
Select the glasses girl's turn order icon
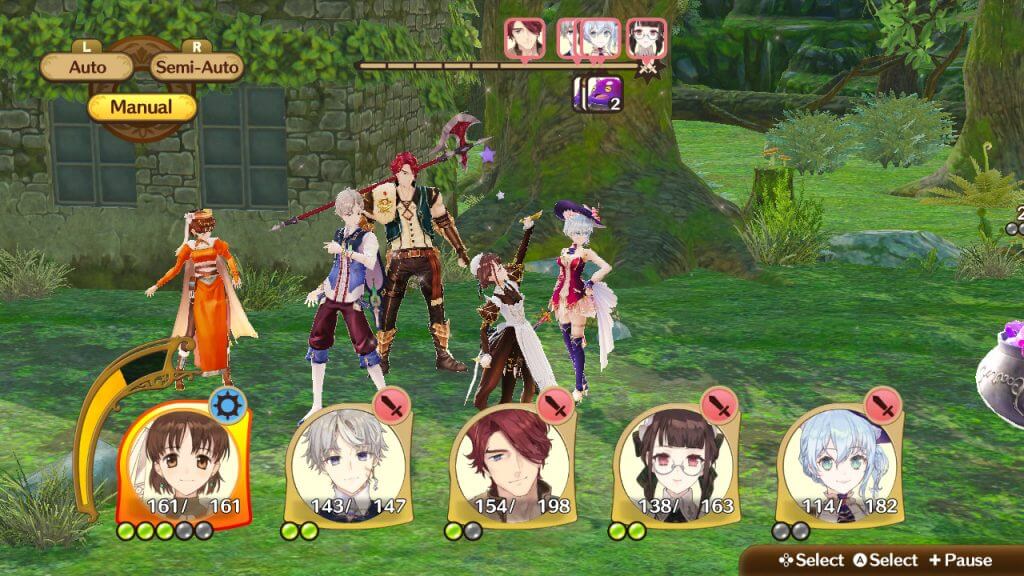click(x=647, y=38)
